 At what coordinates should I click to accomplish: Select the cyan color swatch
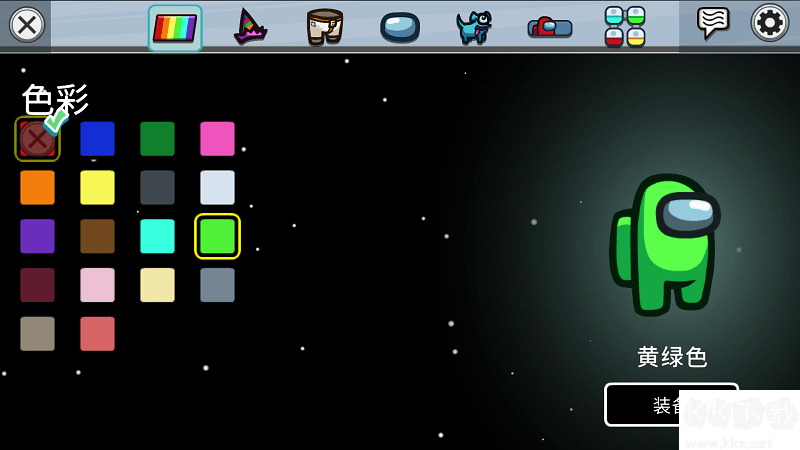(x=157, y=236)
